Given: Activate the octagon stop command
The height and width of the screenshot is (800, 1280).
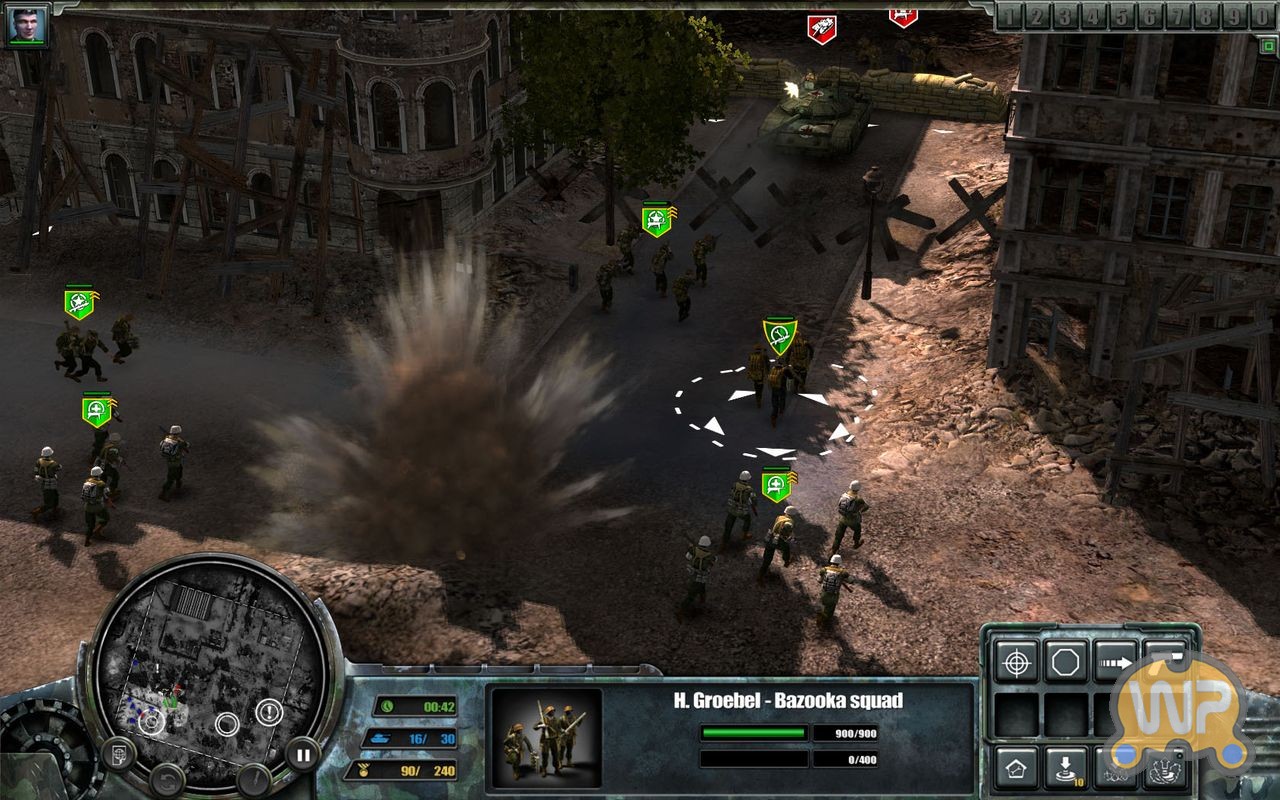Looking at the screenshot, I should (x=1066, y=661).
